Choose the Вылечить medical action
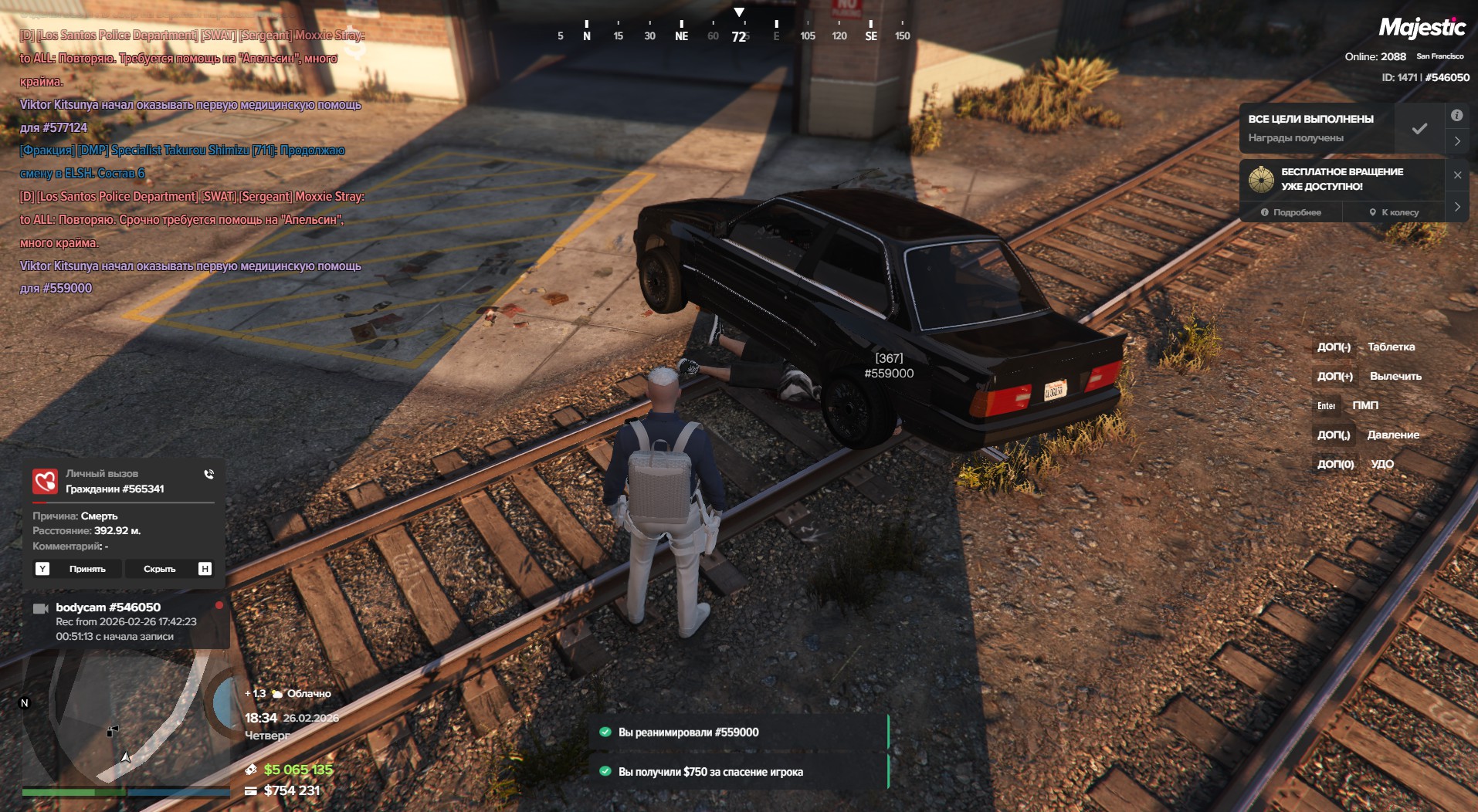The image size is (1478, 812). point(1395,377)
